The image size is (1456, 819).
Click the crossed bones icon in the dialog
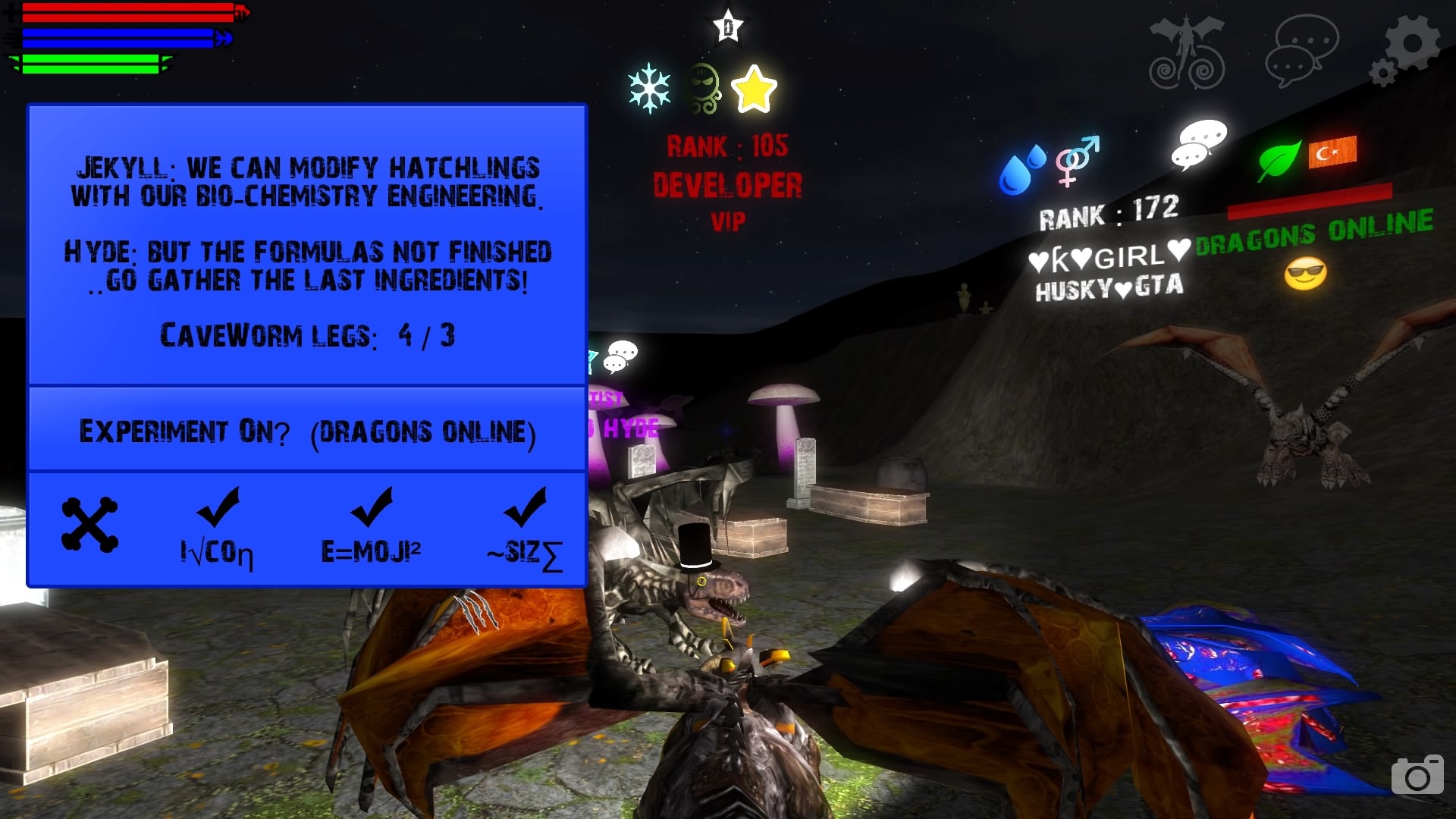click(x=89, y=524)
